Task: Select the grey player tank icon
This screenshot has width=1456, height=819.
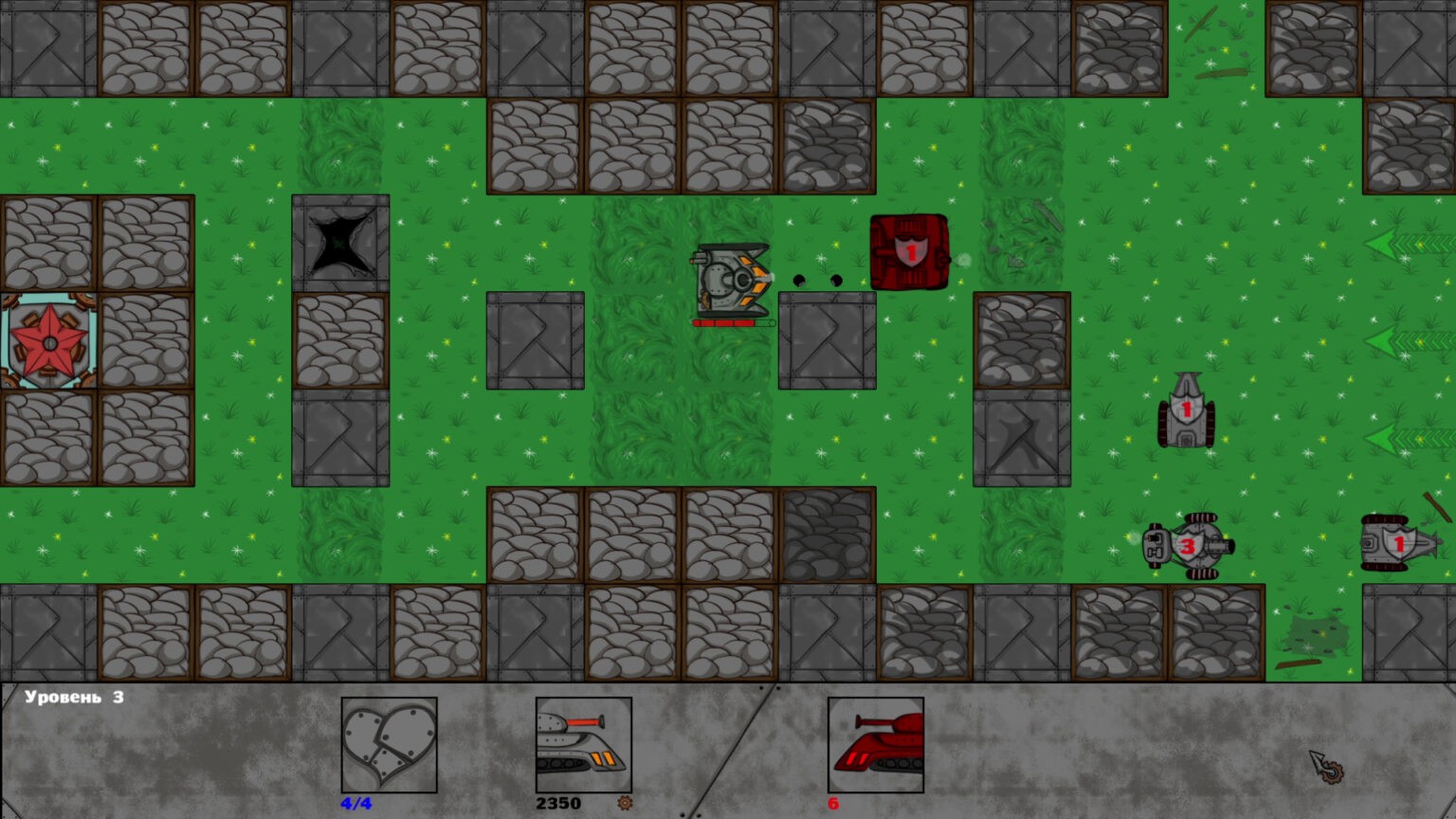Action: click(x=583, y=745)
